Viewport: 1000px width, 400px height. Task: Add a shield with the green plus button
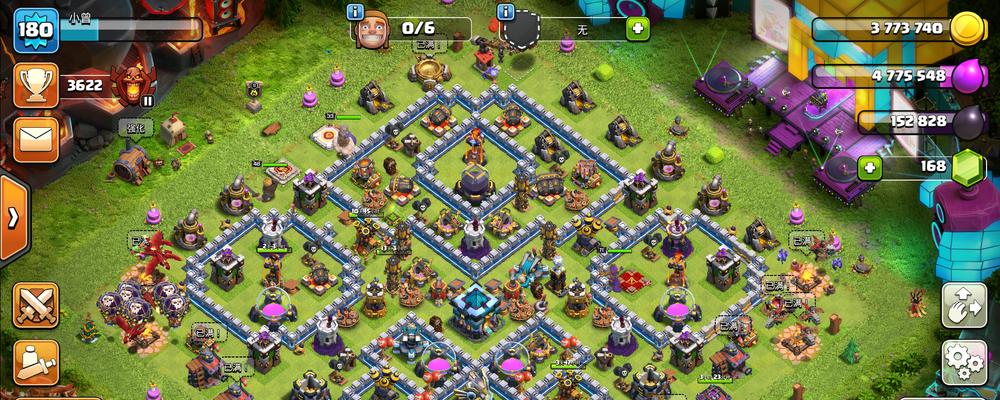[637, 28]
